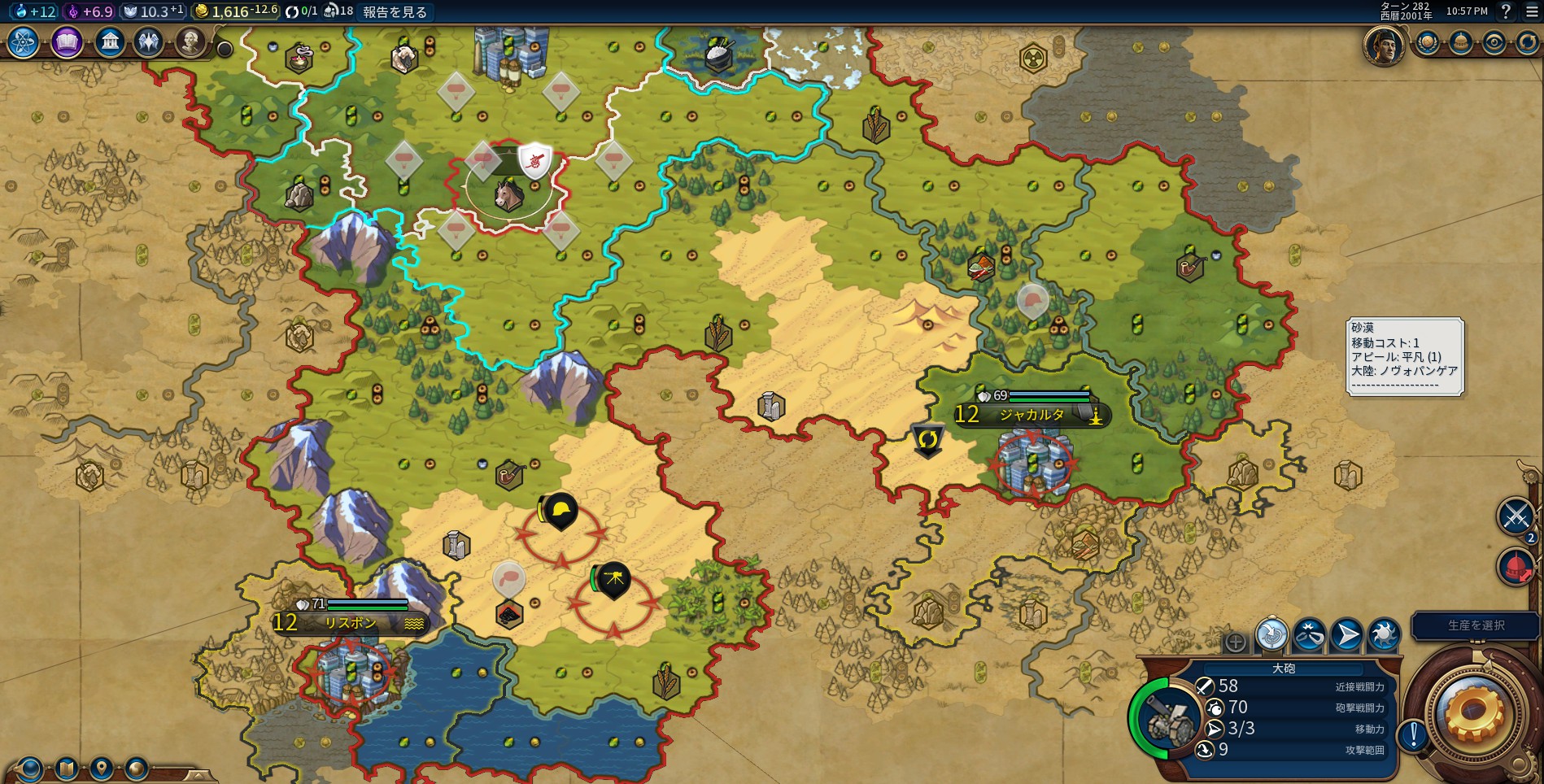Screen dimensions: 1544x784
Task: Click the golden gear next-action button
Action: pyautogui.click(x=1473, y=713)
